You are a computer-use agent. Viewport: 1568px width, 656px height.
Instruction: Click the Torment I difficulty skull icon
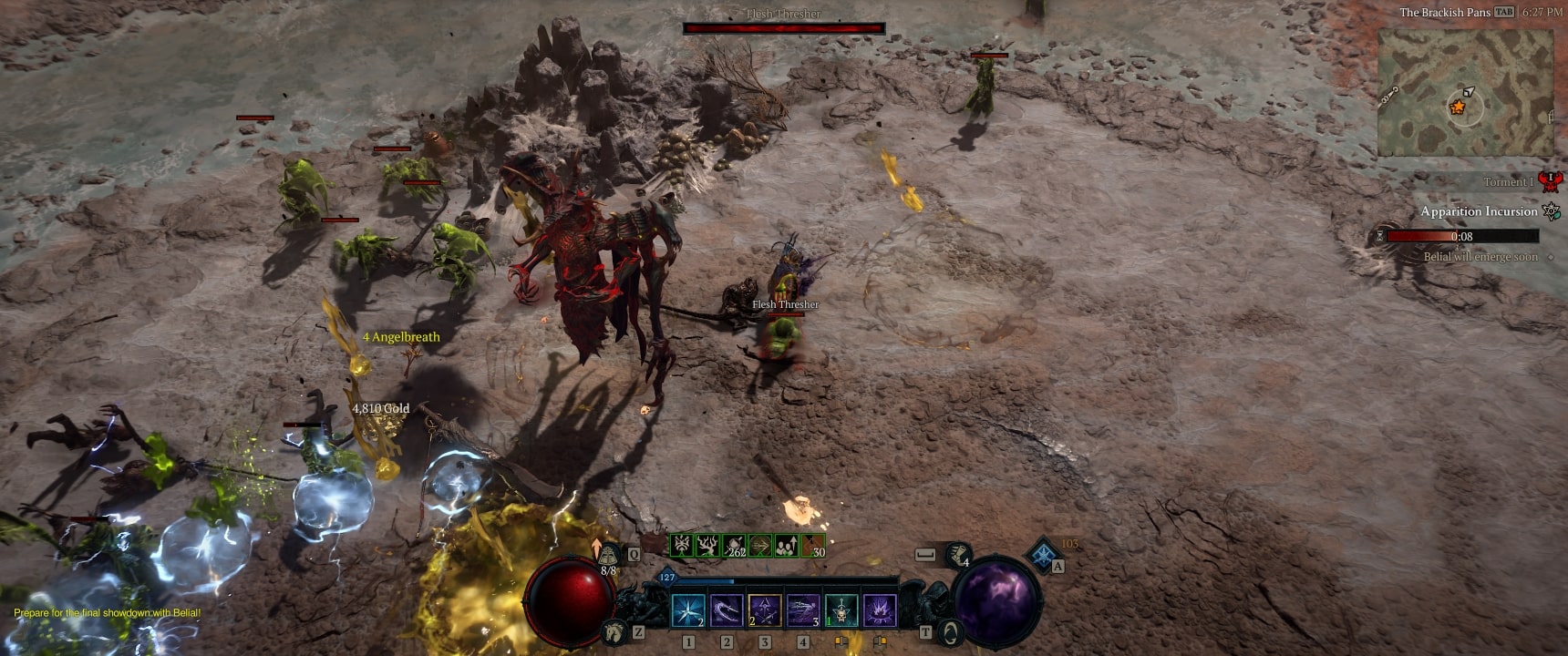(x=1550, y=181)
